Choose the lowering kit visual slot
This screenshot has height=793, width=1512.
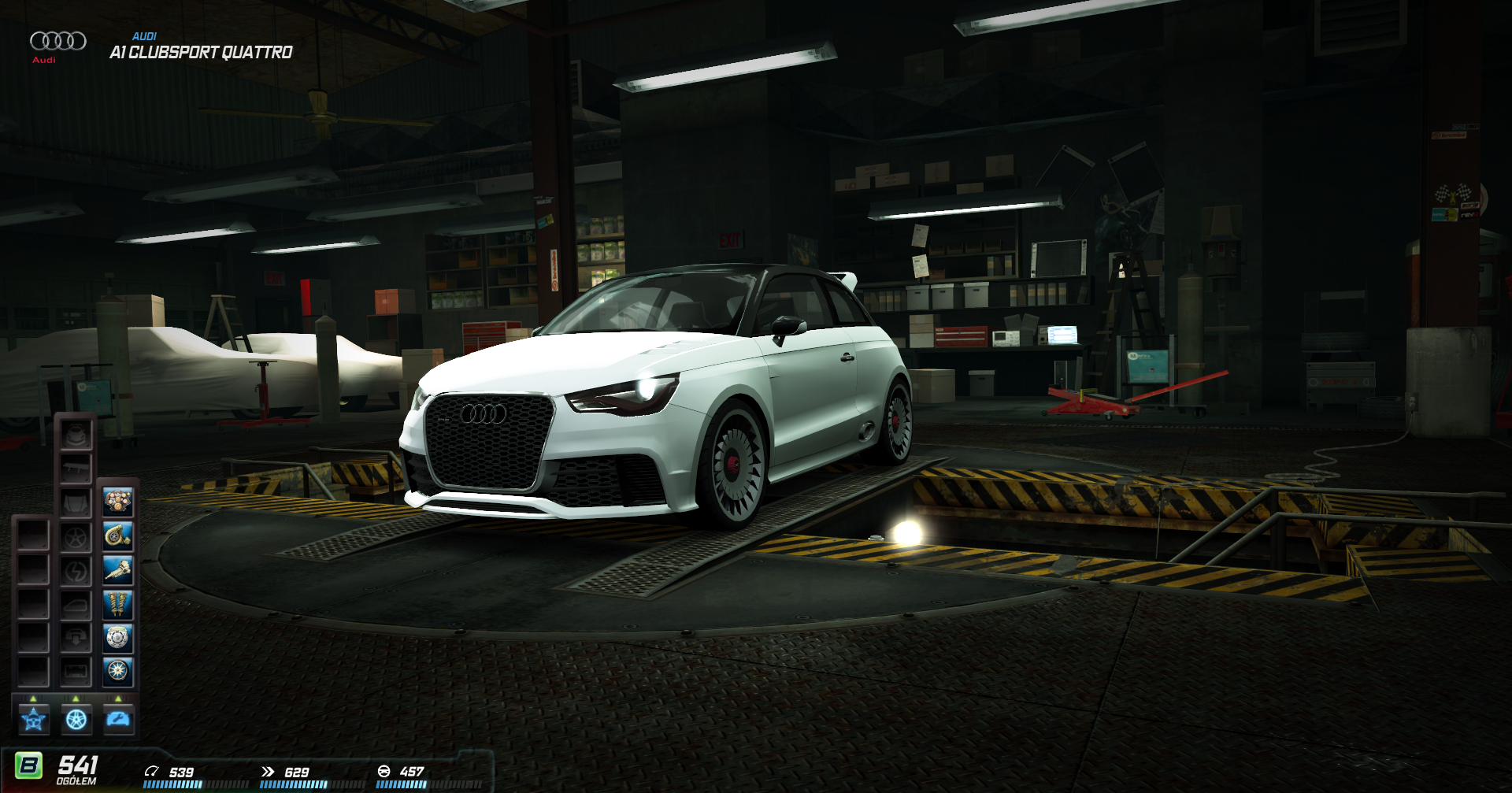tap(76, 638)
